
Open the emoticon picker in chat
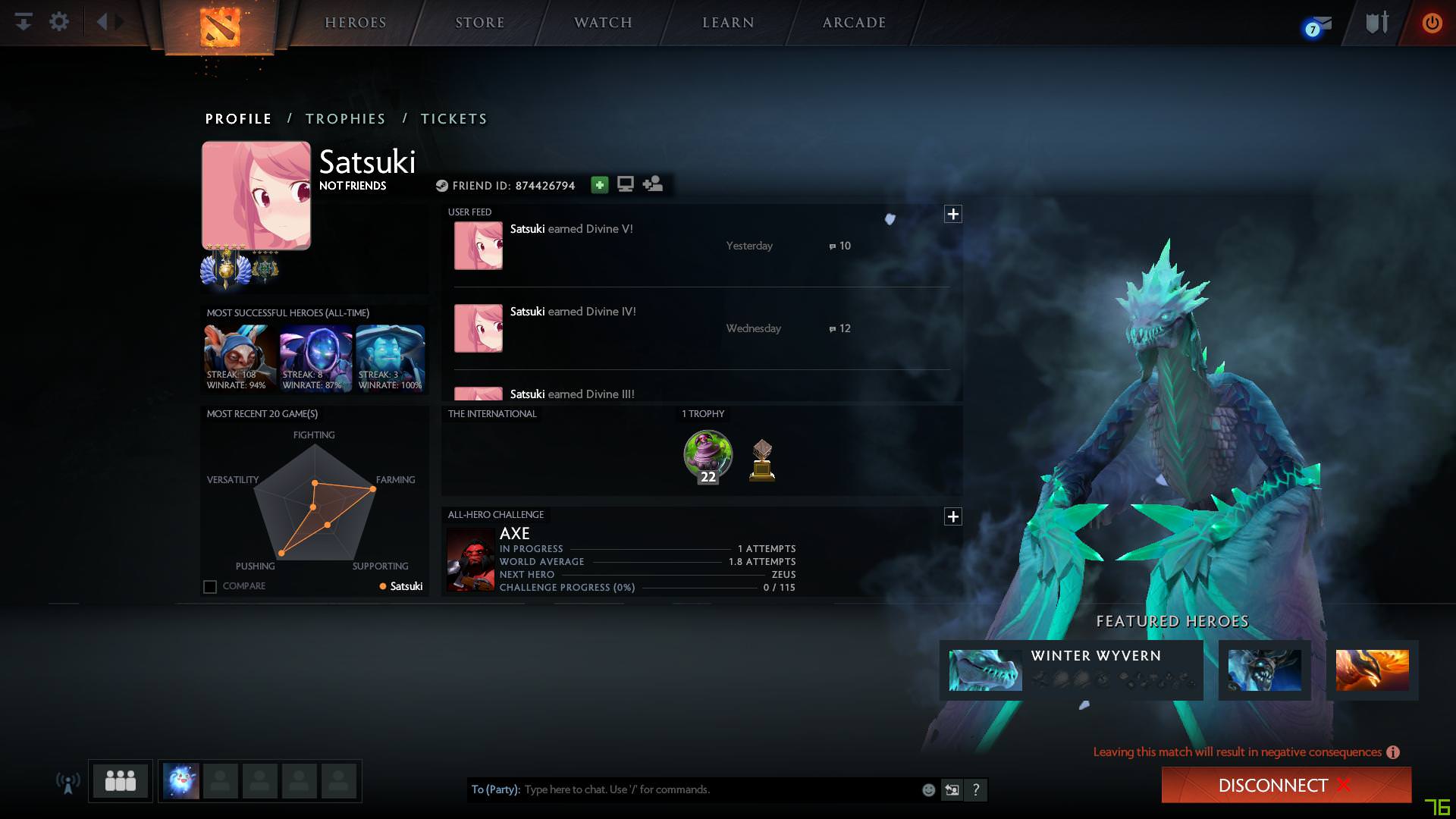[928, 789]
